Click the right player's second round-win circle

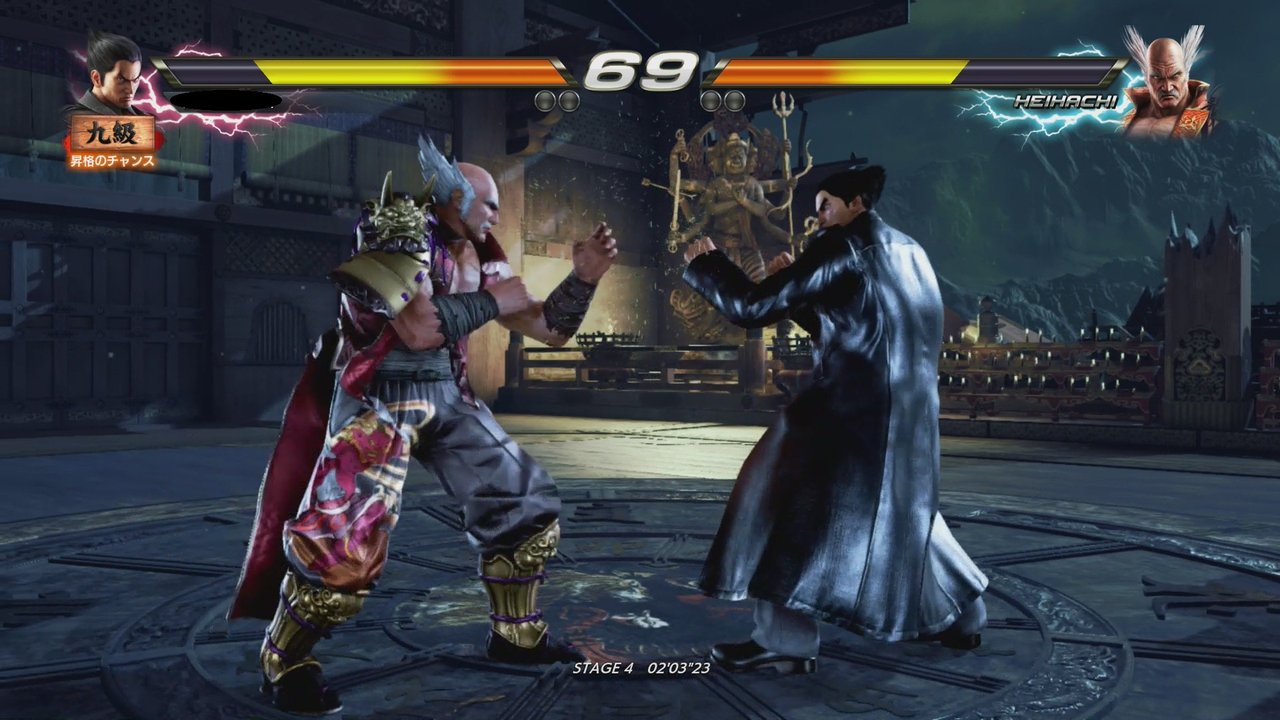tap(732, 103)
